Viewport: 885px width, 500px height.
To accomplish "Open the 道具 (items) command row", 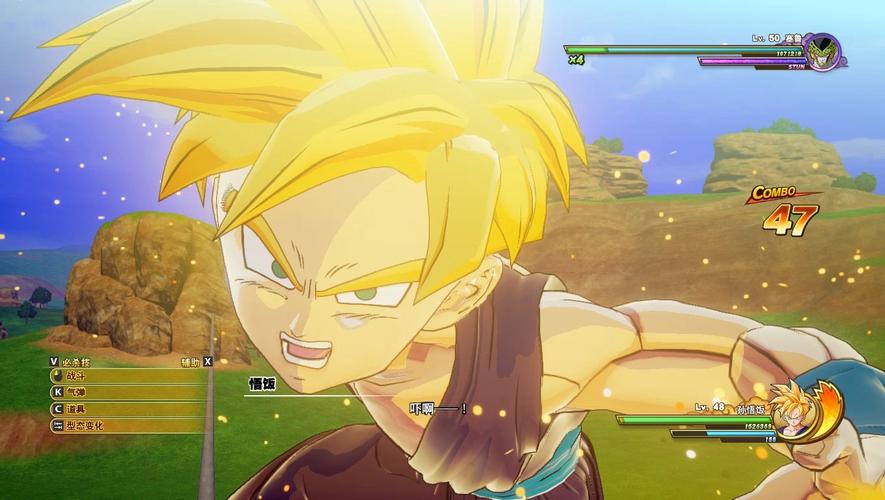I will (110, 409).
